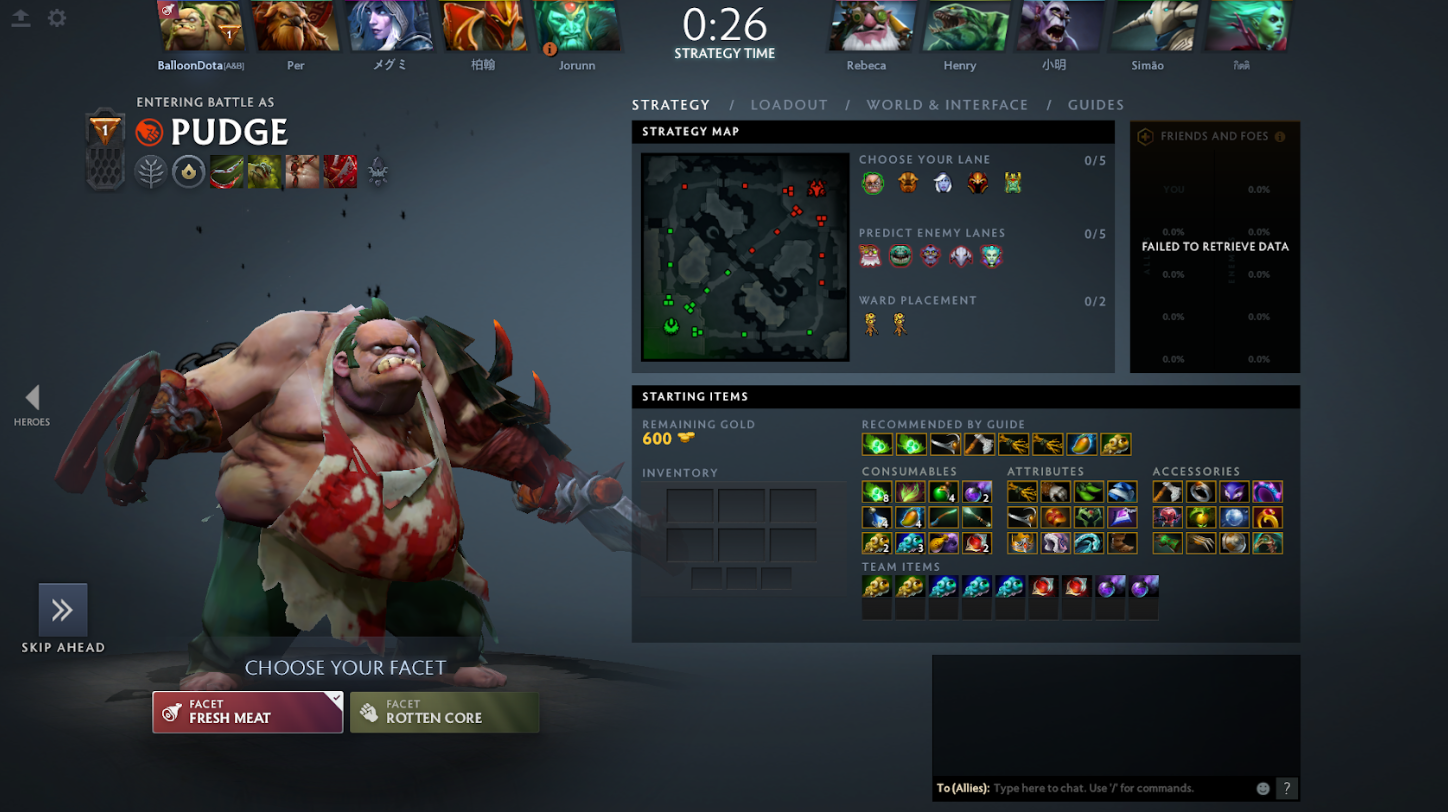Open the chat emoticon picker

point(1263,788)
